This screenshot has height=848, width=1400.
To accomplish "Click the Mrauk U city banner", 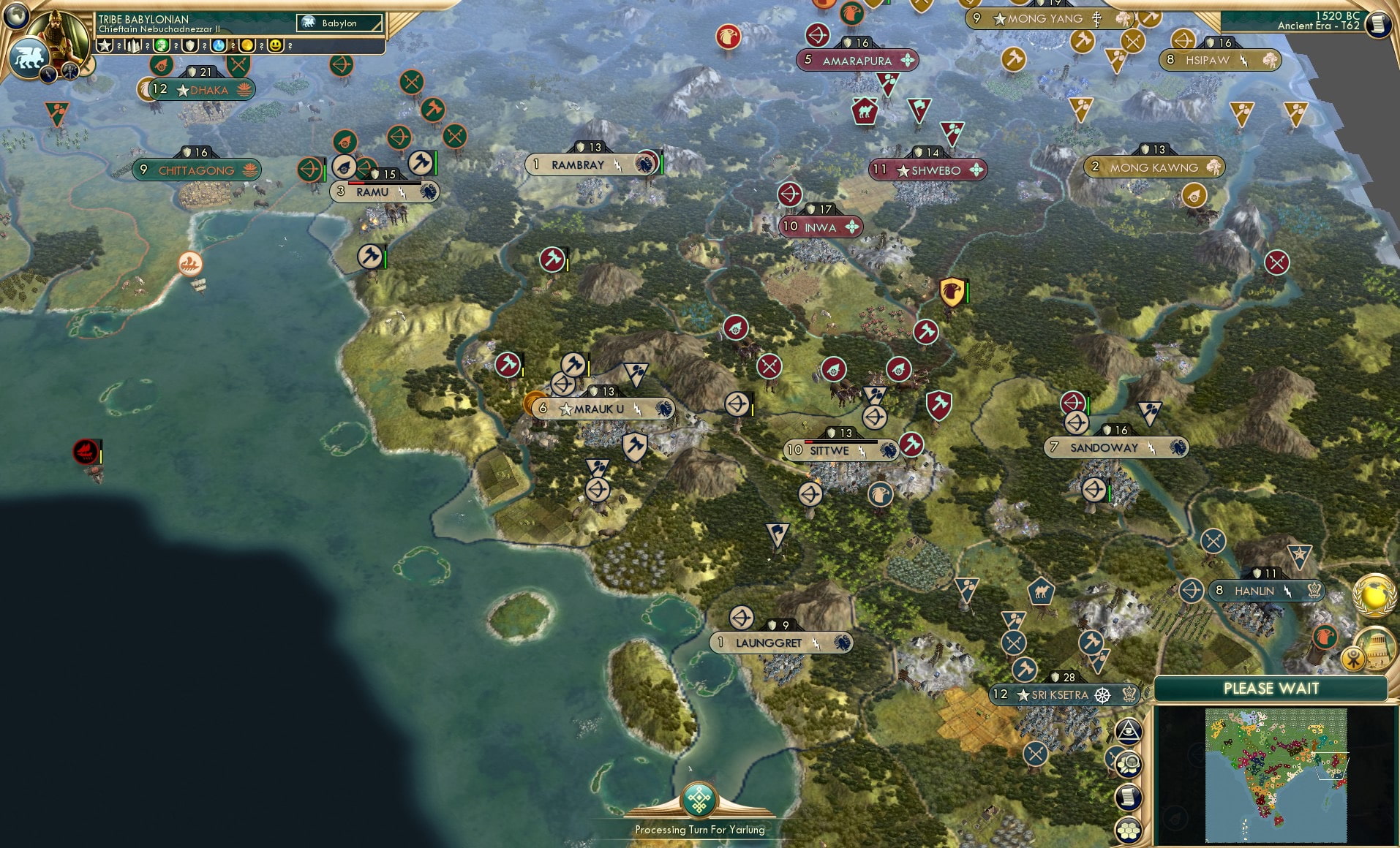I will (600, 409).
